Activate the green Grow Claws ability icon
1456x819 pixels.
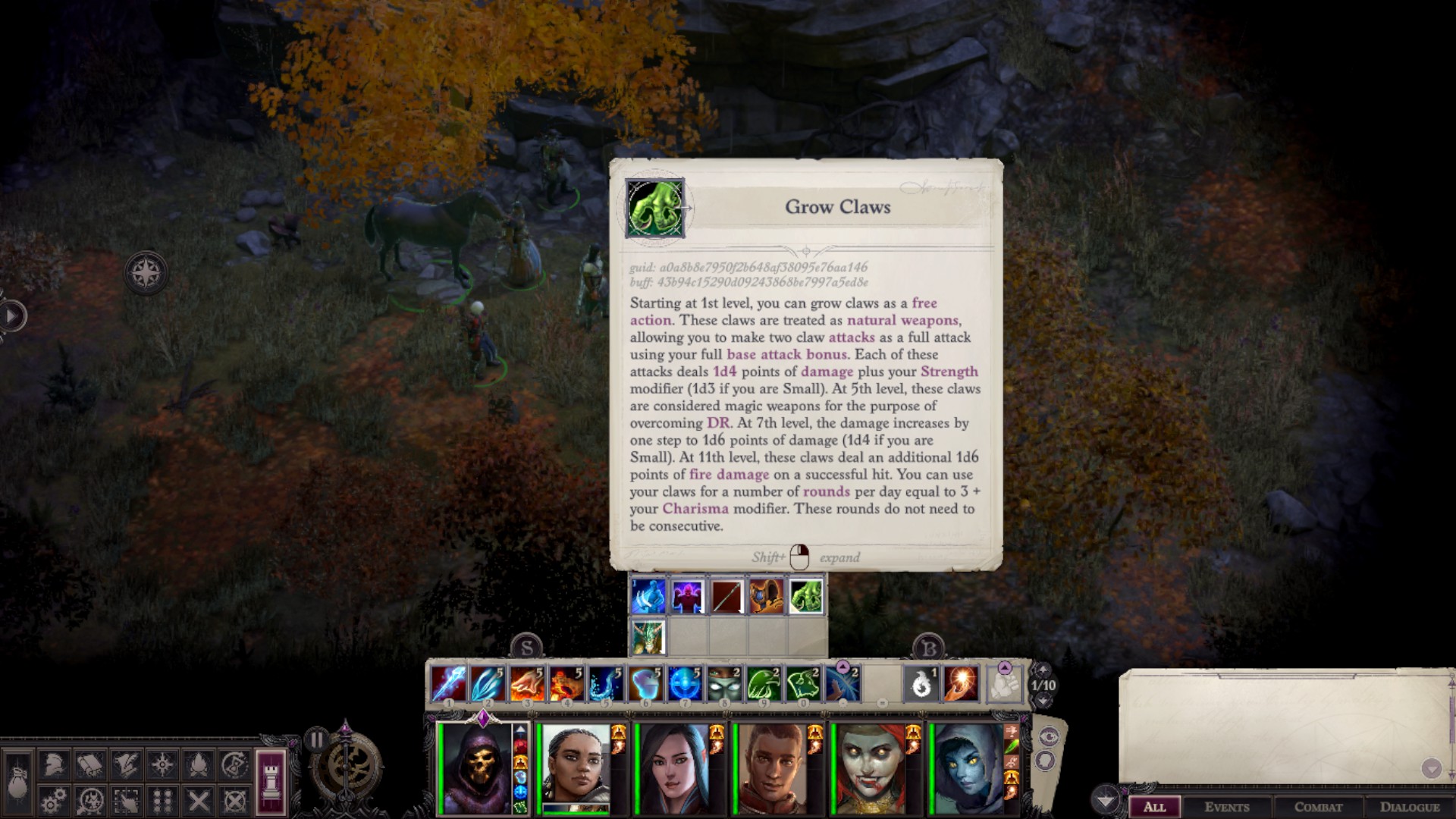click(806, 597)
